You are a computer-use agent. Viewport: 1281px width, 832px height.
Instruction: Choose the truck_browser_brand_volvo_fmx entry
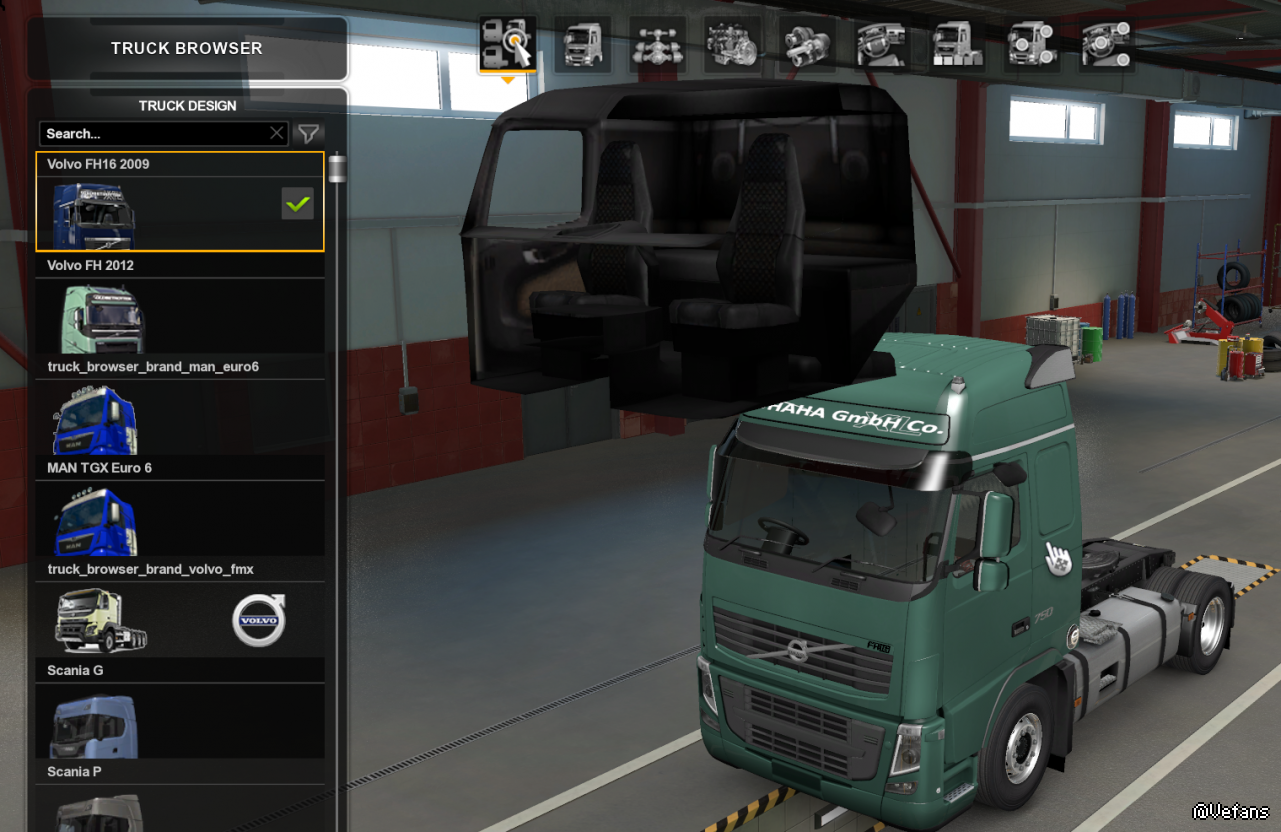180,619
